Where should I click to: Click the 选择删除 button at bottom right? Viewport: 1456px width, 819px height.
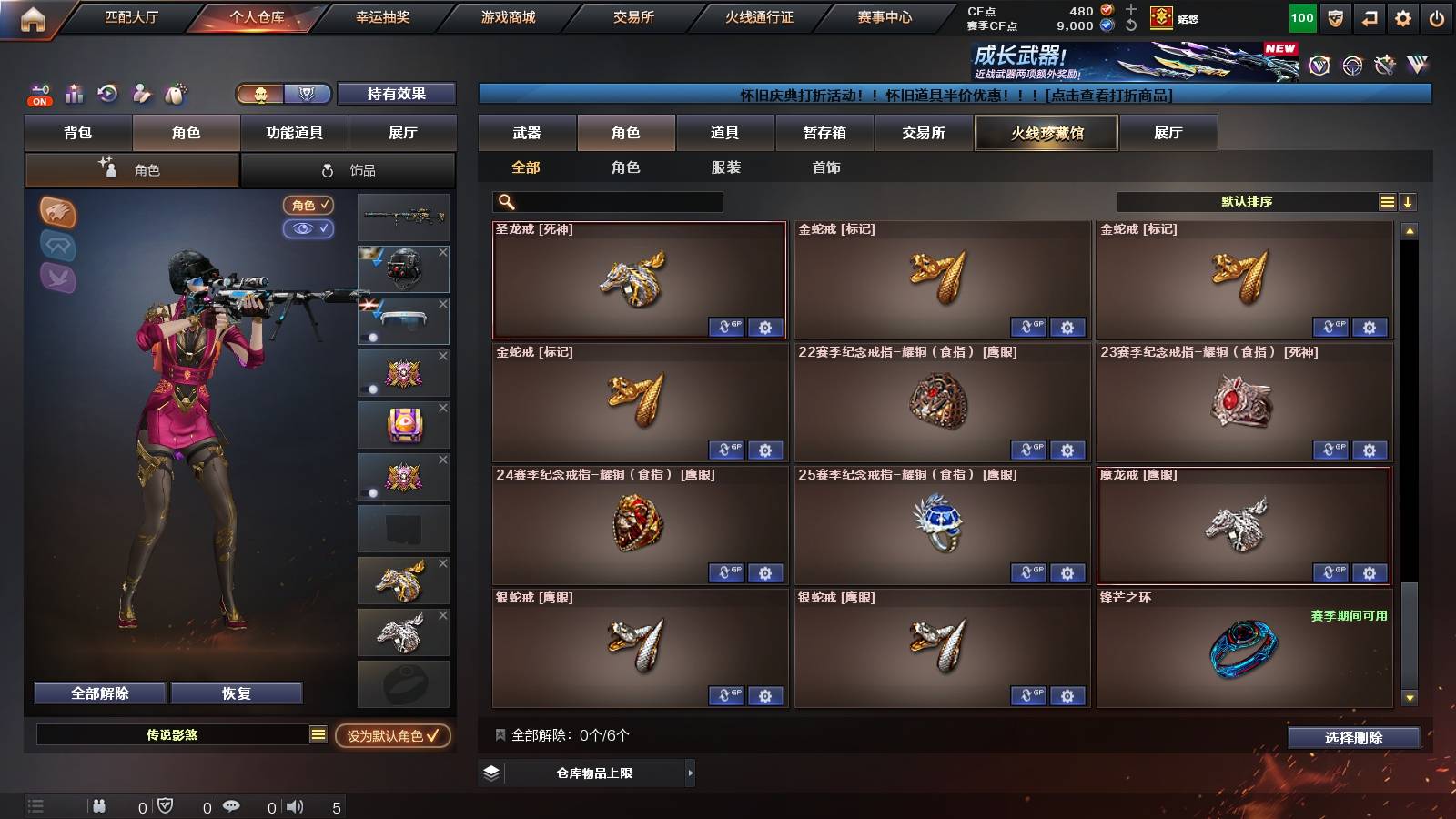[1354, 738]
